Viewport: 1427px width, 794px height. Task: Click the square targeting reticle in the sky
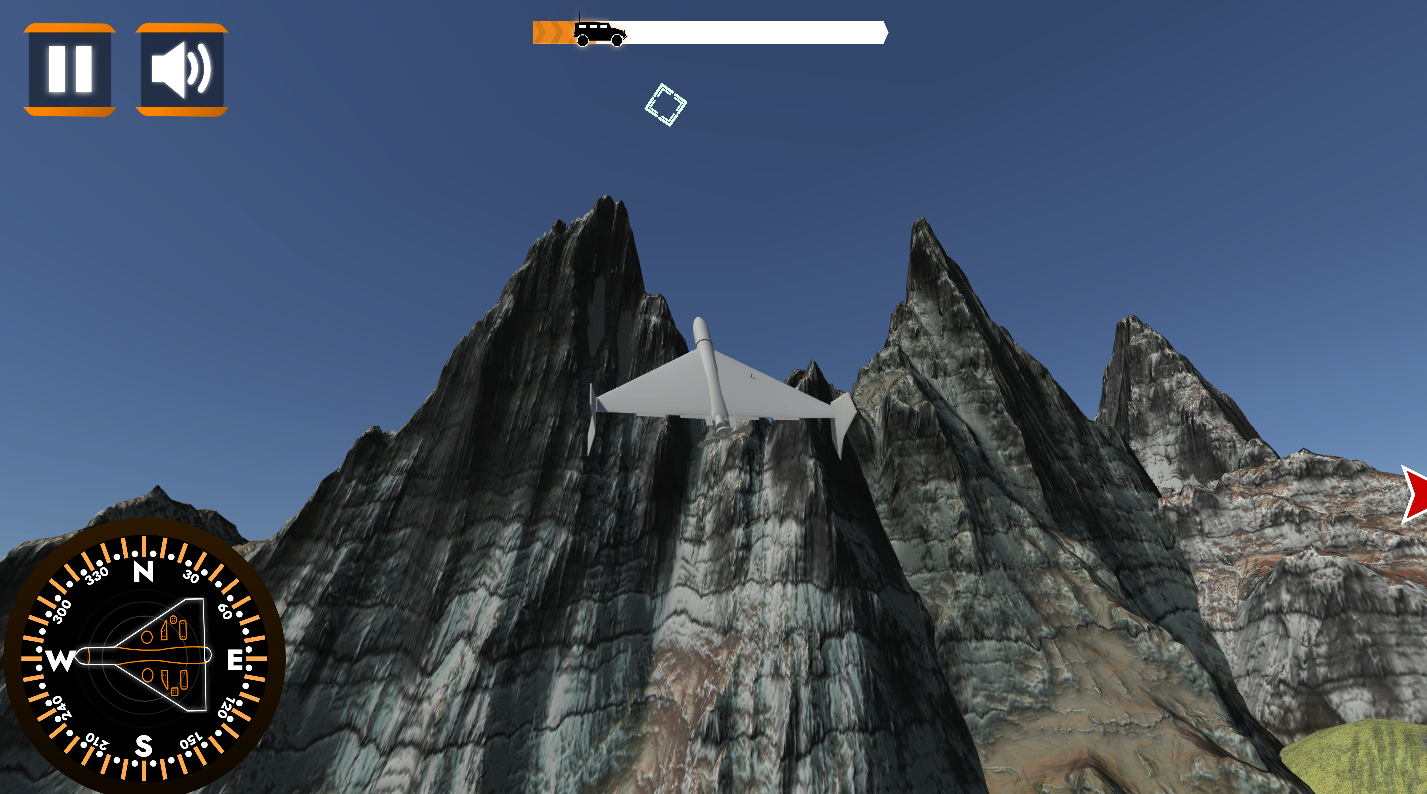pyautogui.click(x=664, y=103)
